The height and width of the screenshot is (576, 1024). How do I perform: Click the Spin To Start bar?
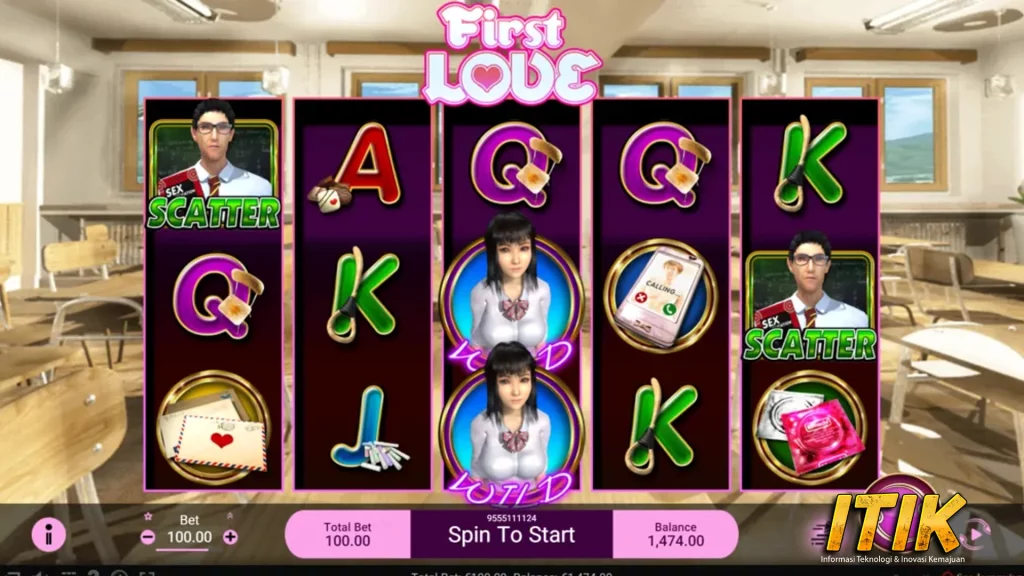tap(511, 534)
